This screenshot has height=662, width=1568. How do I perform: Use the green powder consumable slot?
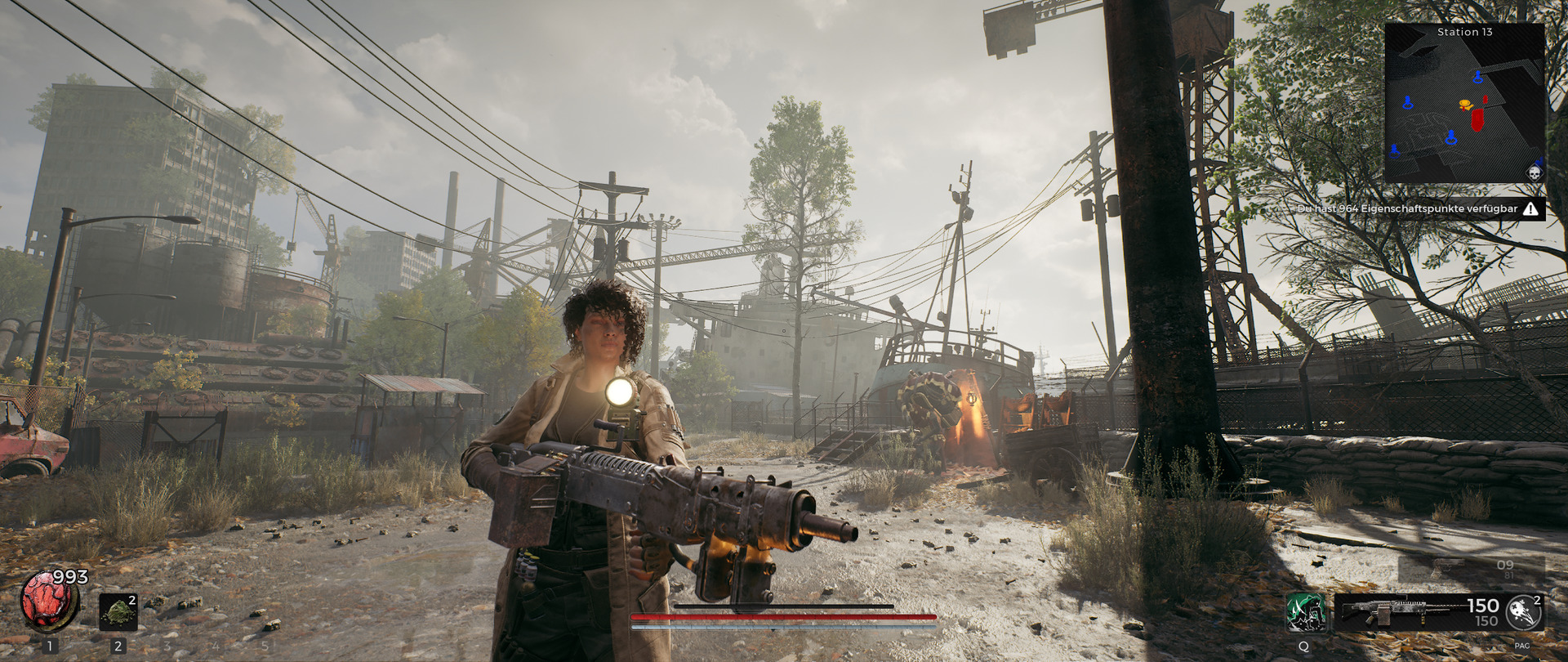(x=118, y=611)
